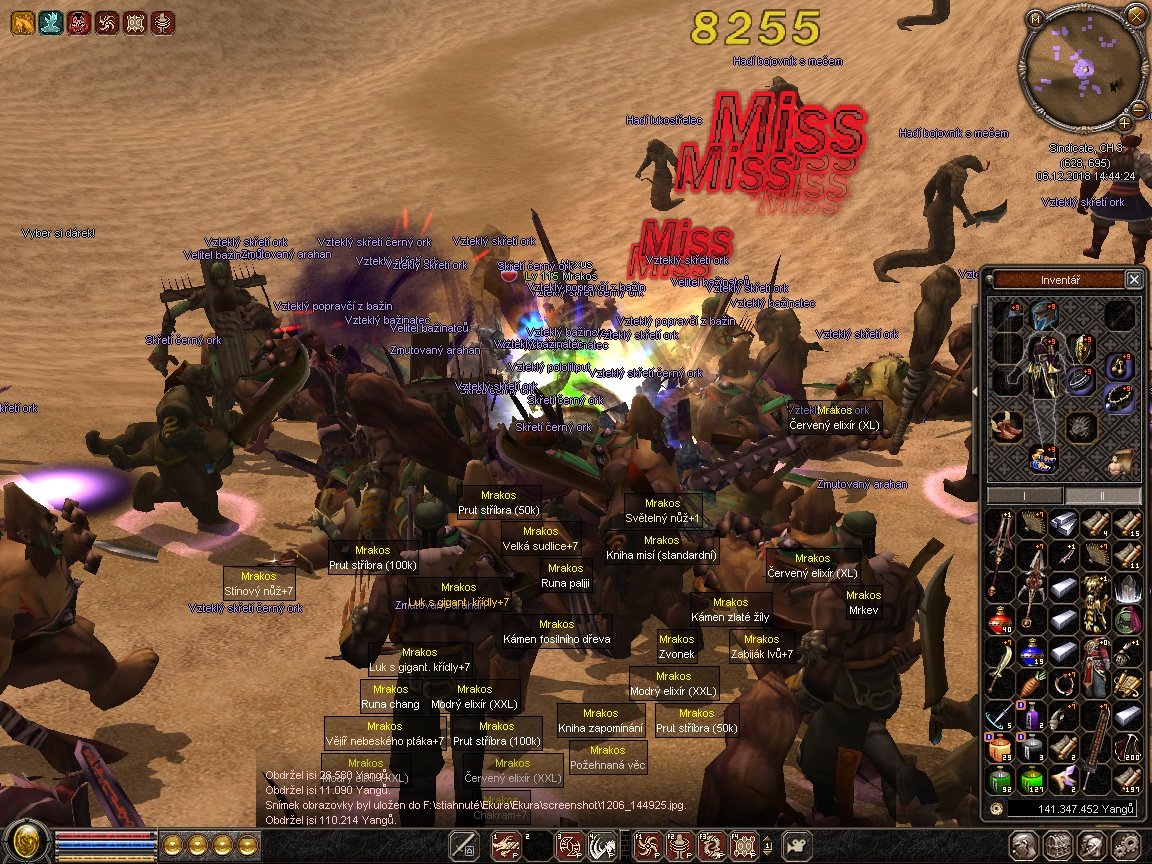The width and height of the screenshot is (1152, 864).
Task: Zoom out the minimap with the minus button
Action: click(x=1139, y=109)
